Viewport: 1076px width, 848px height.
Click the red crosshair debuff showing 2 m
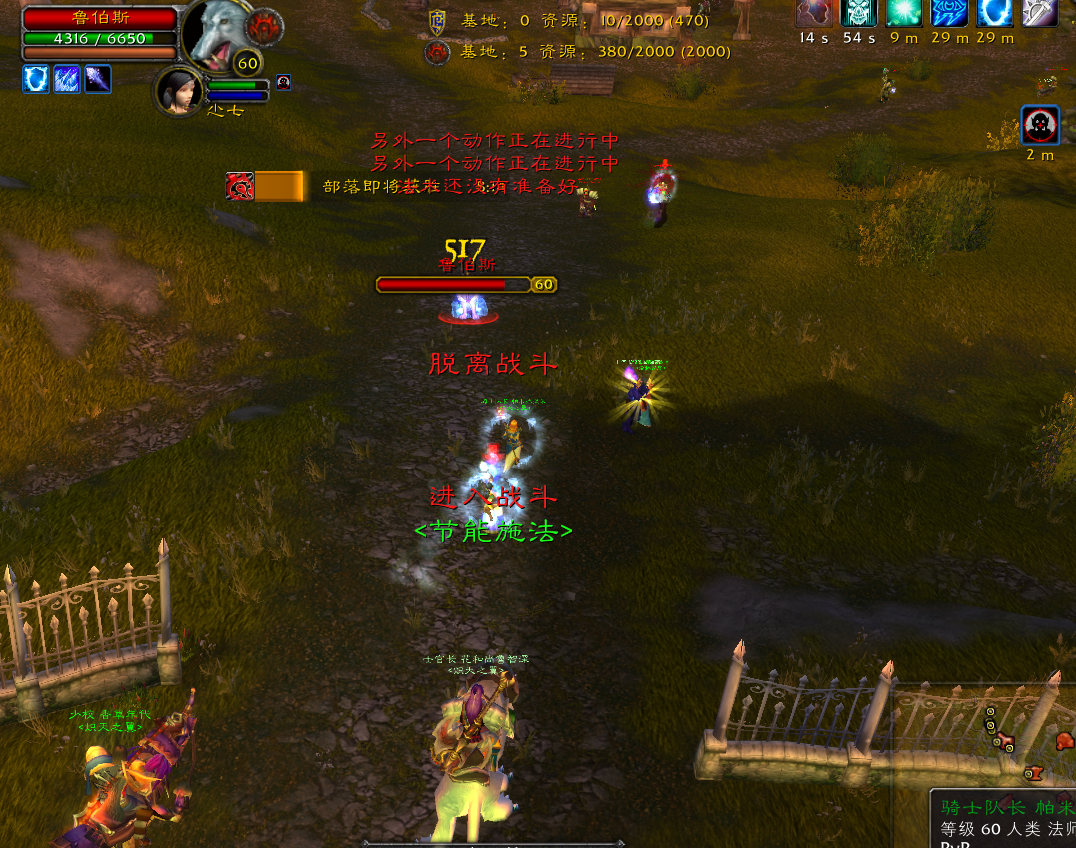click(x=1040, y=126)
